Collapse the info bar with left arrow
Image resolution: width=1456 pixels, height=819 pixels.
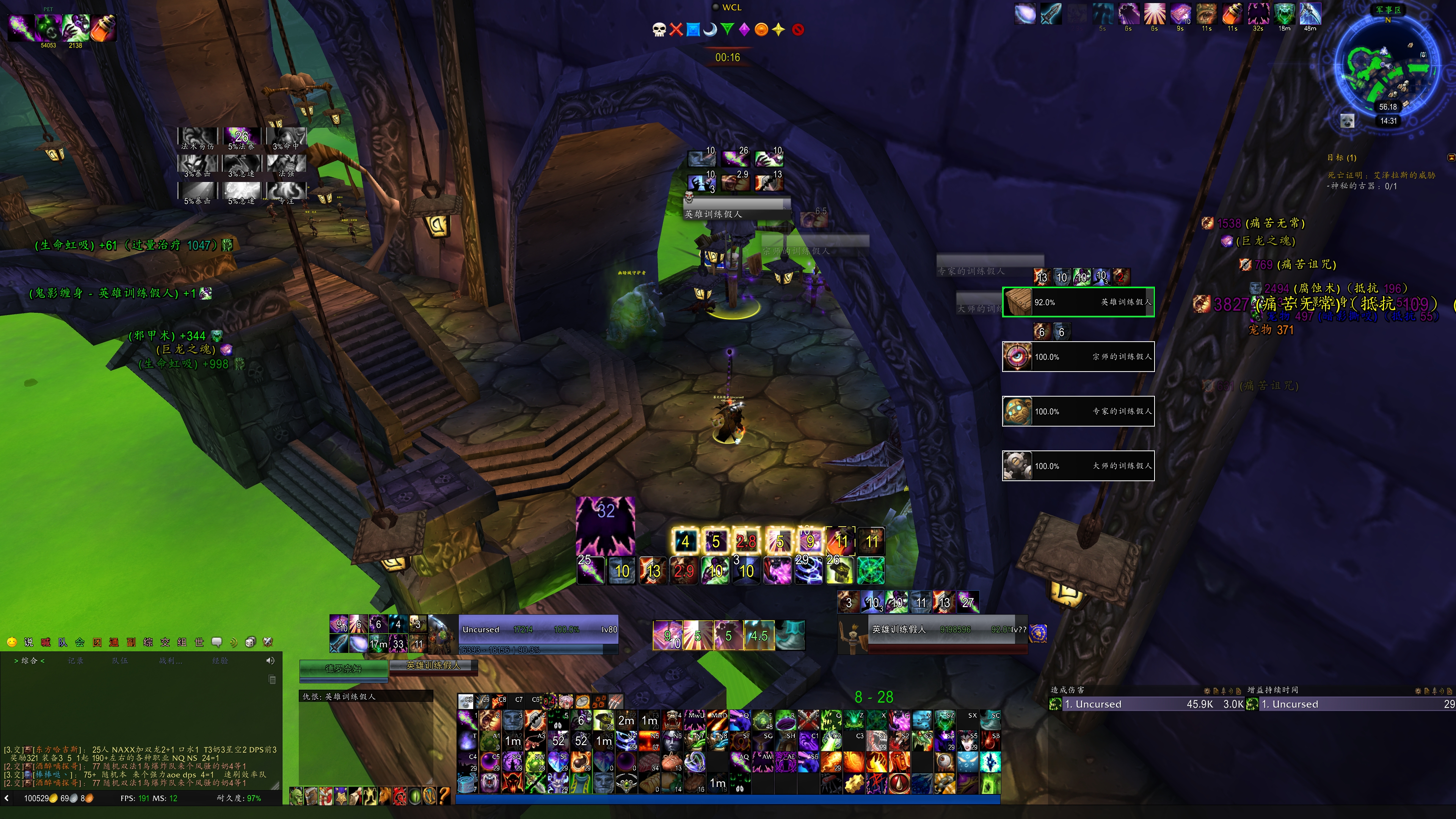pos(7,798)
